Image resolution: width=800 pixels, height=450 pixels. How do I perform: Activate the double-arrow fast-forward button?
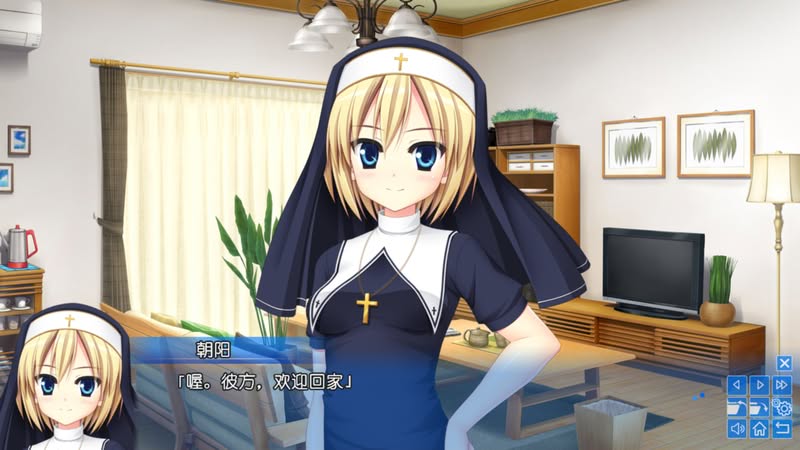(783, 385)
